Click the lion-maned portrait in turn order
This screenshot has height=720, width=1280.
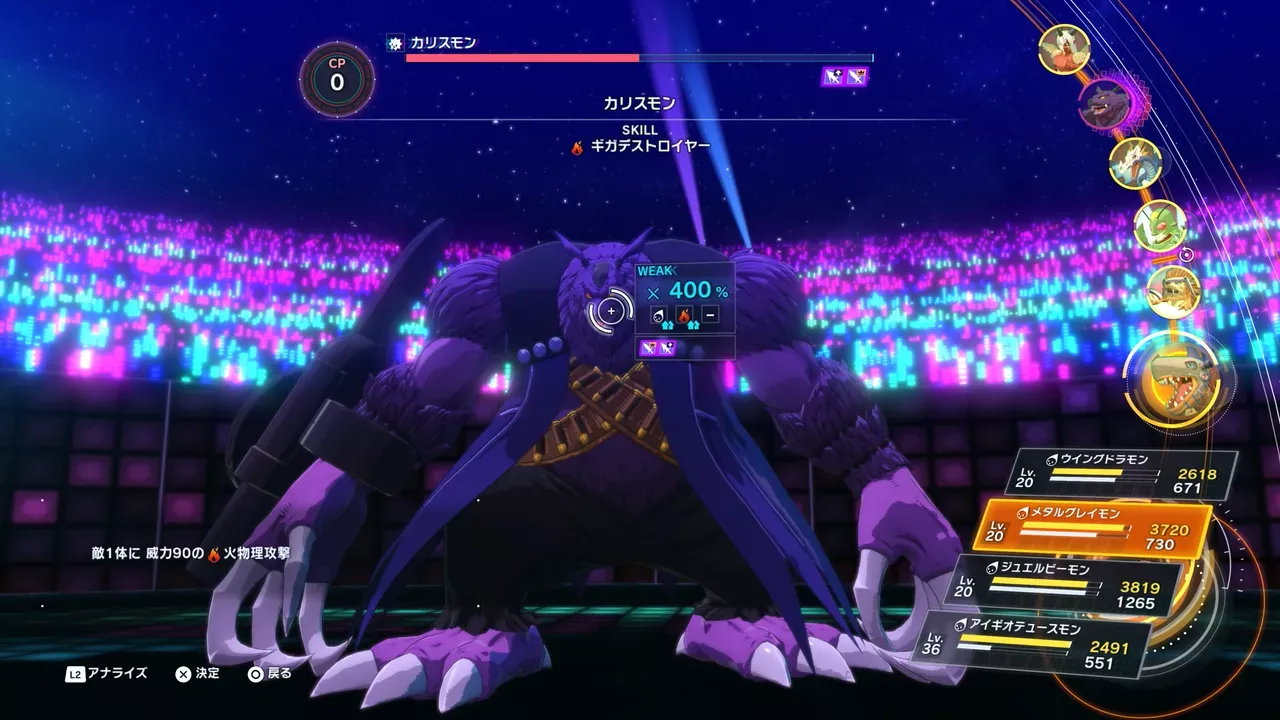[1171, 292]
